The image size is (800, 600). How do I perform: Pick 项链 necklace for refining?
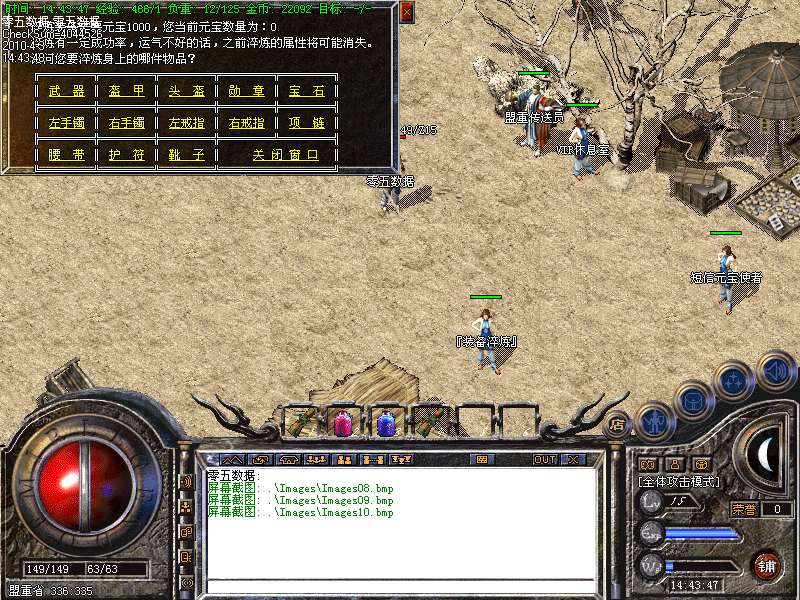pyautogui.click(x=307, y=123)
